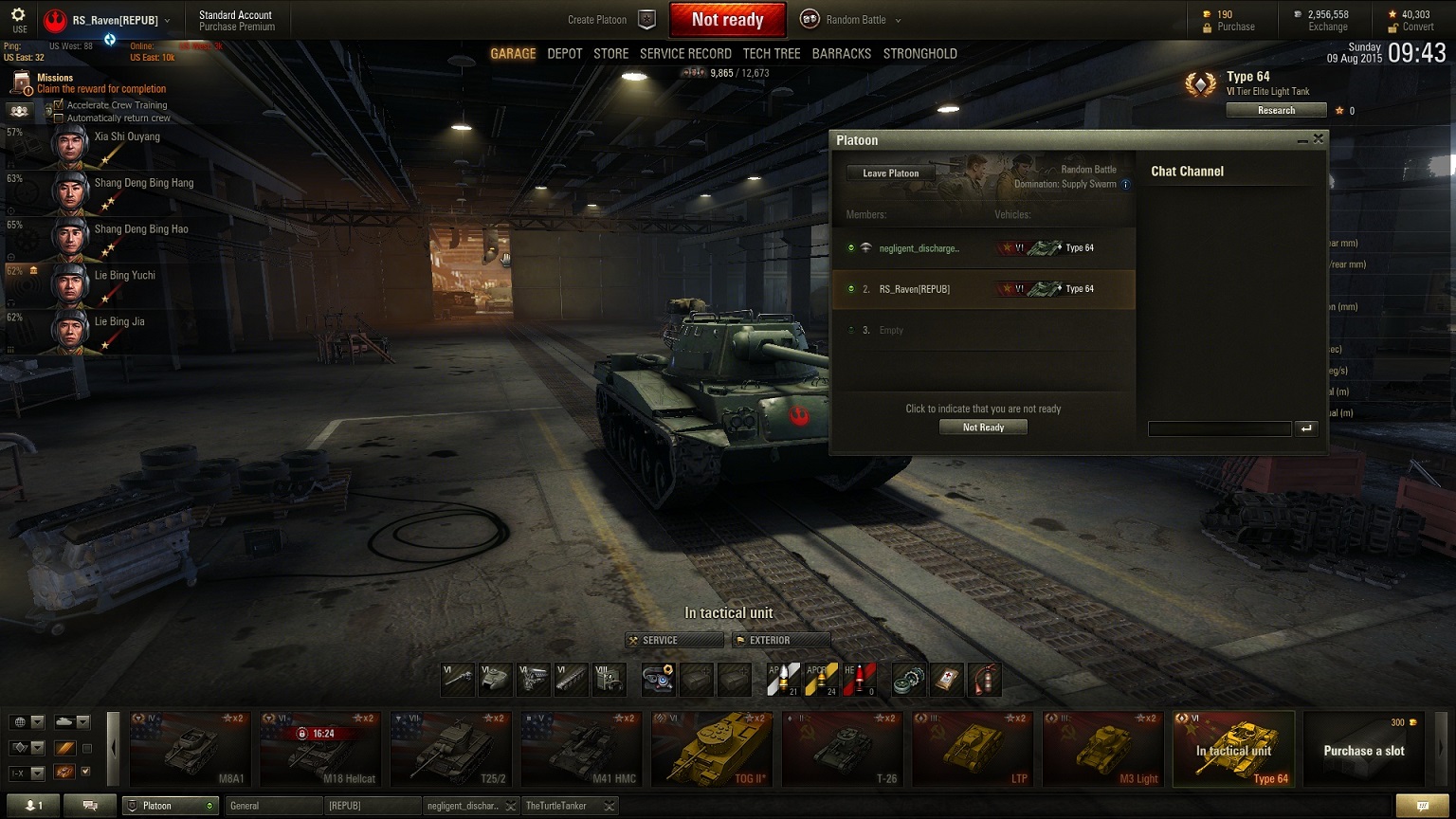The width and height of the screenshot is (1456, 819).
Task: Click the Not Ready button in Platoon window
Action: point(983,428)
